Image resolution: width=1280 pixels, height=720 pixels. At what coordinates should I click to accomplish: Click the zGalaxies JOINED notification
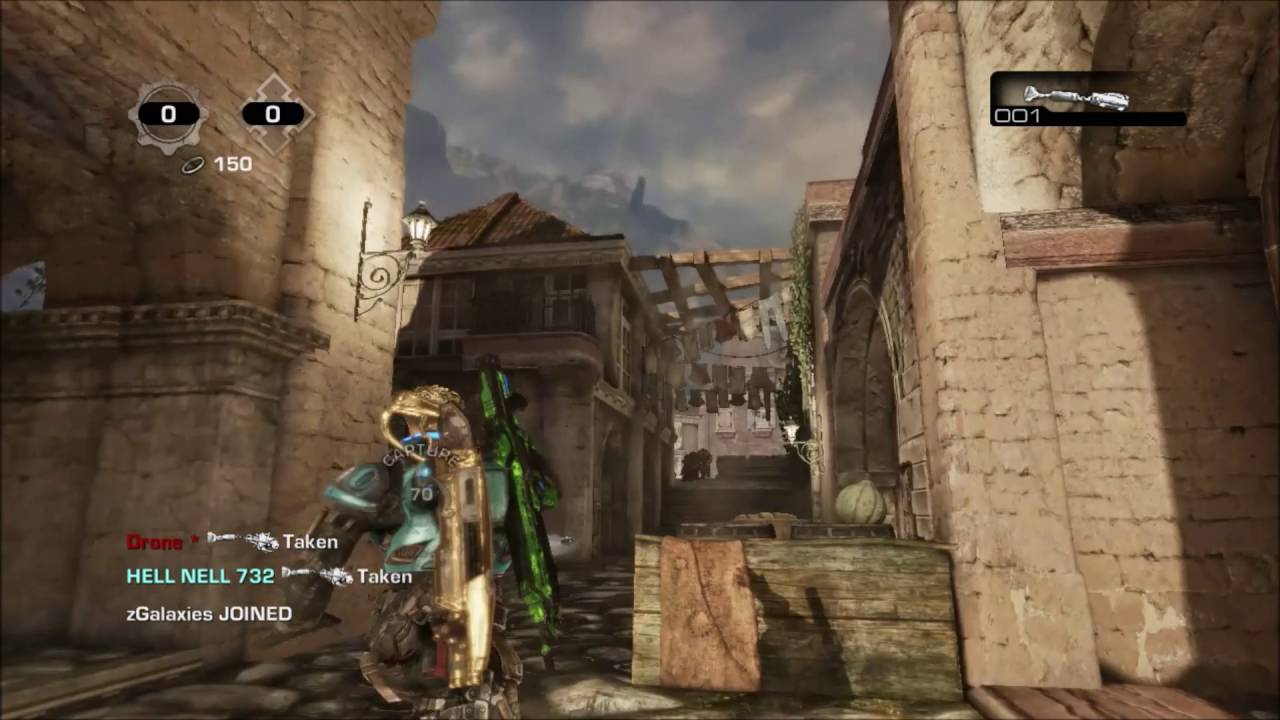[209, 613]
